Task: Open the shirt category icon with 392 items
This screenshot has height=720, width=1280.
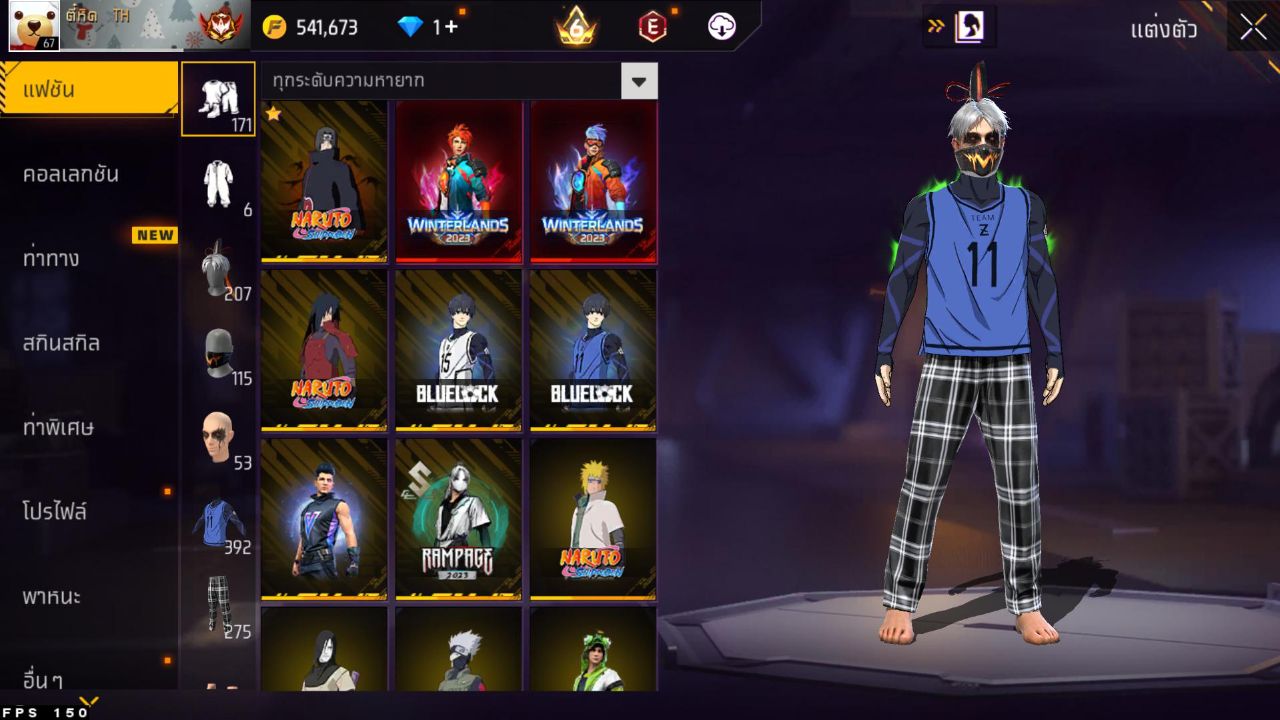Action: tap(218, 520)
